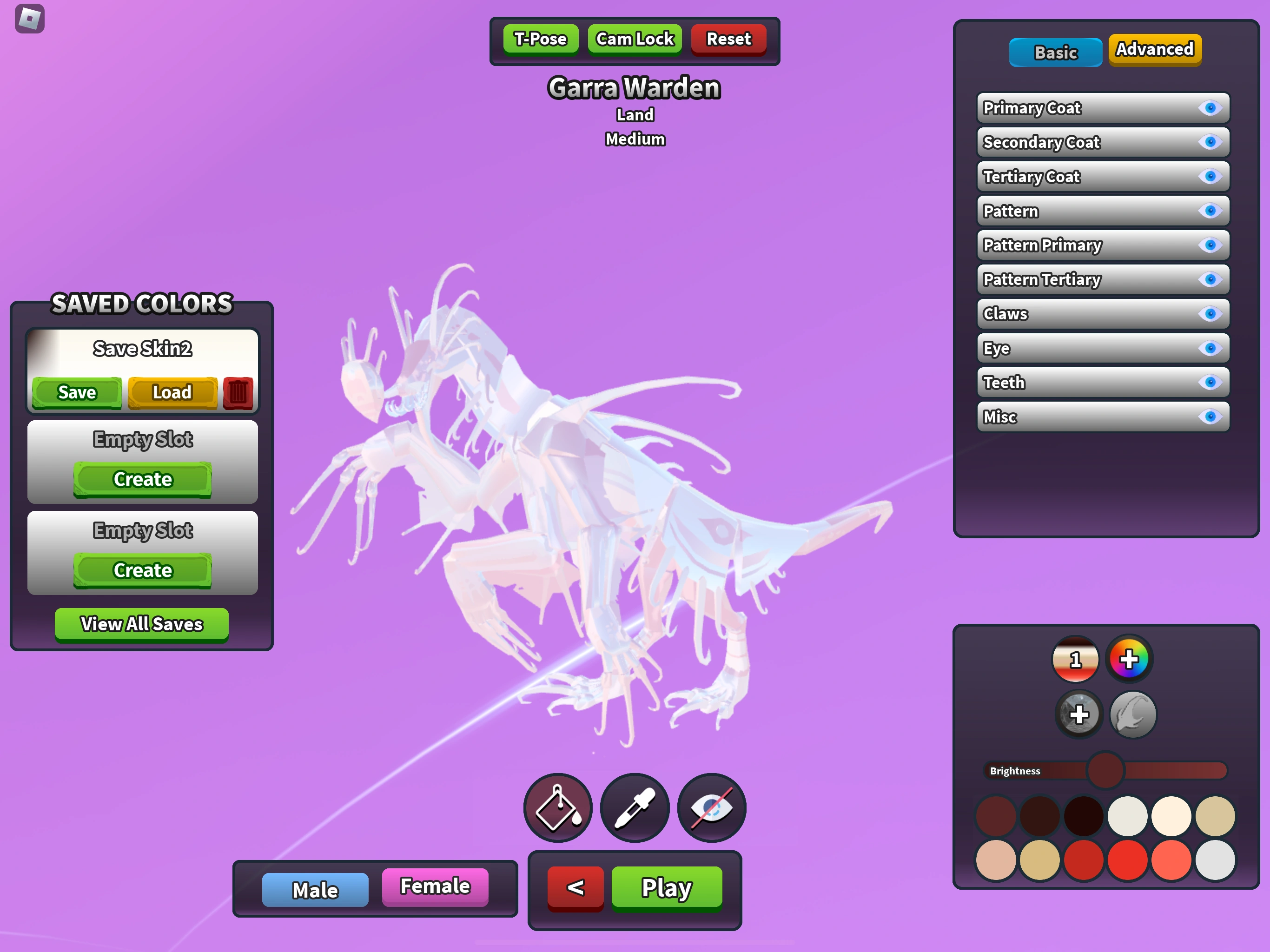Toggle visibility of the Pattern layer
Viewport: 1270px width, 952px height.
(x=1210, y=211)
